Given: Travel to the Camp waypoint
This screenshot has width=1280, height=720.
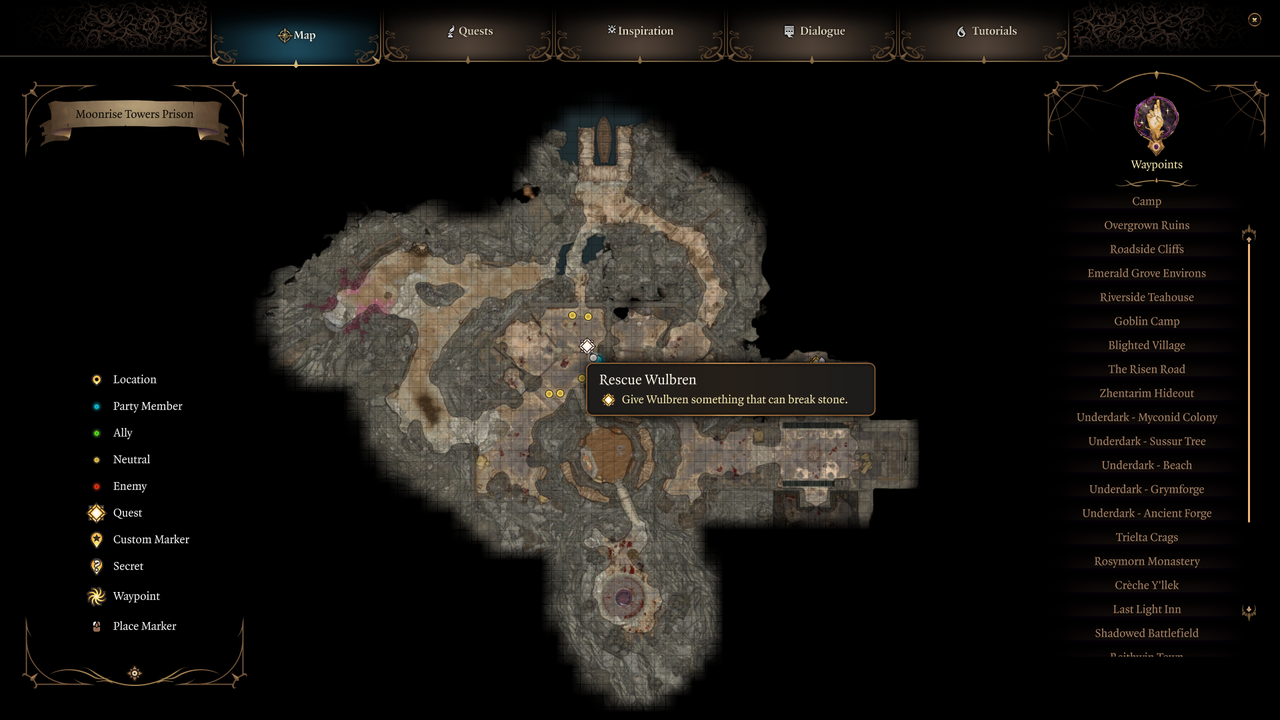Looking at the screenshot, I should [x=1146, y=201].
